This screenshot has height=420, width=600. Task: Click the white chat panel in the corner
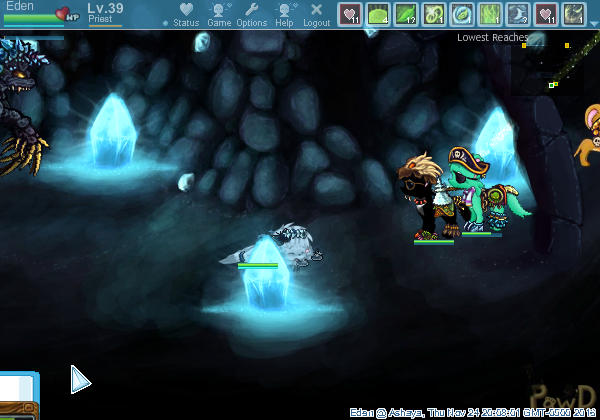[x=18, y=390]
